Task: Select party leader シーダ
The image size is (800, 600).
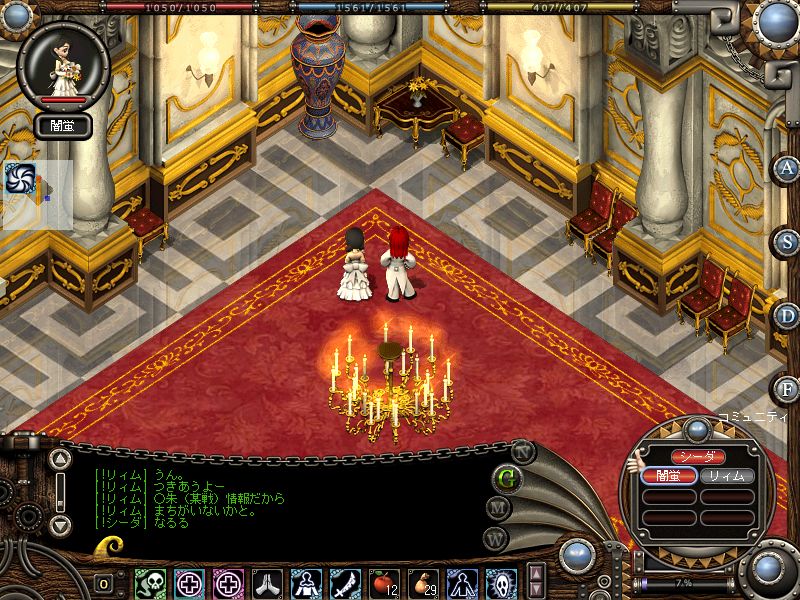Action: (697, 456)
